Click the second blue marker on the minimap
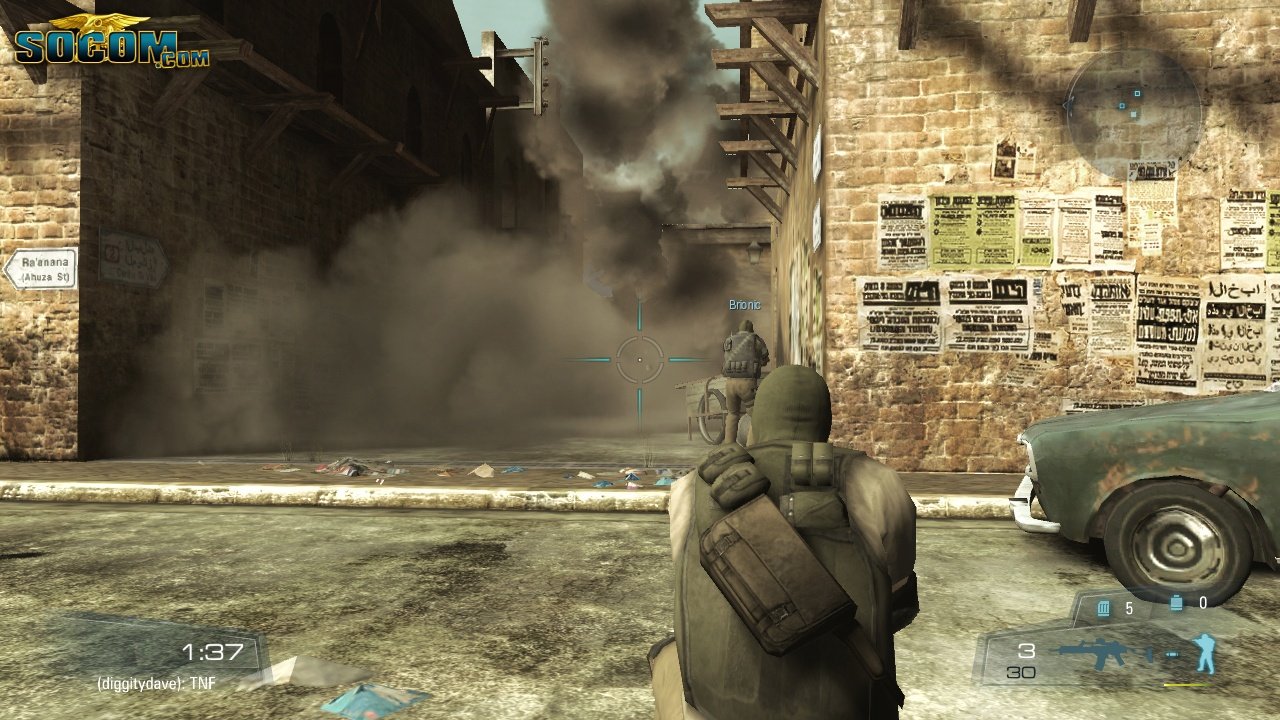The height and width of the screenshot is (720, 1280). coord(1122,106)
